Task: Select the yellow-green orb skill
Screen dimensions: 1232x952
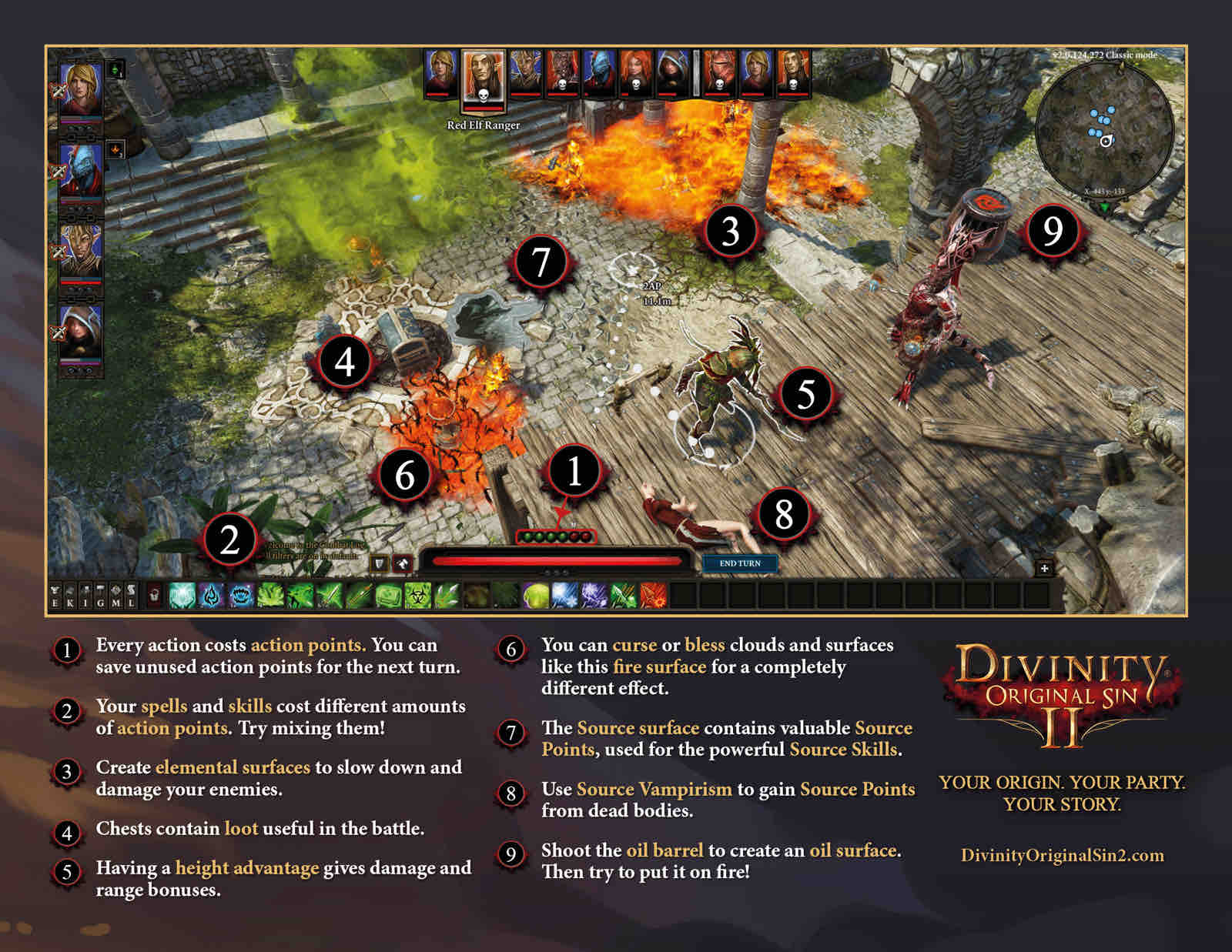Action: point(535,596)
